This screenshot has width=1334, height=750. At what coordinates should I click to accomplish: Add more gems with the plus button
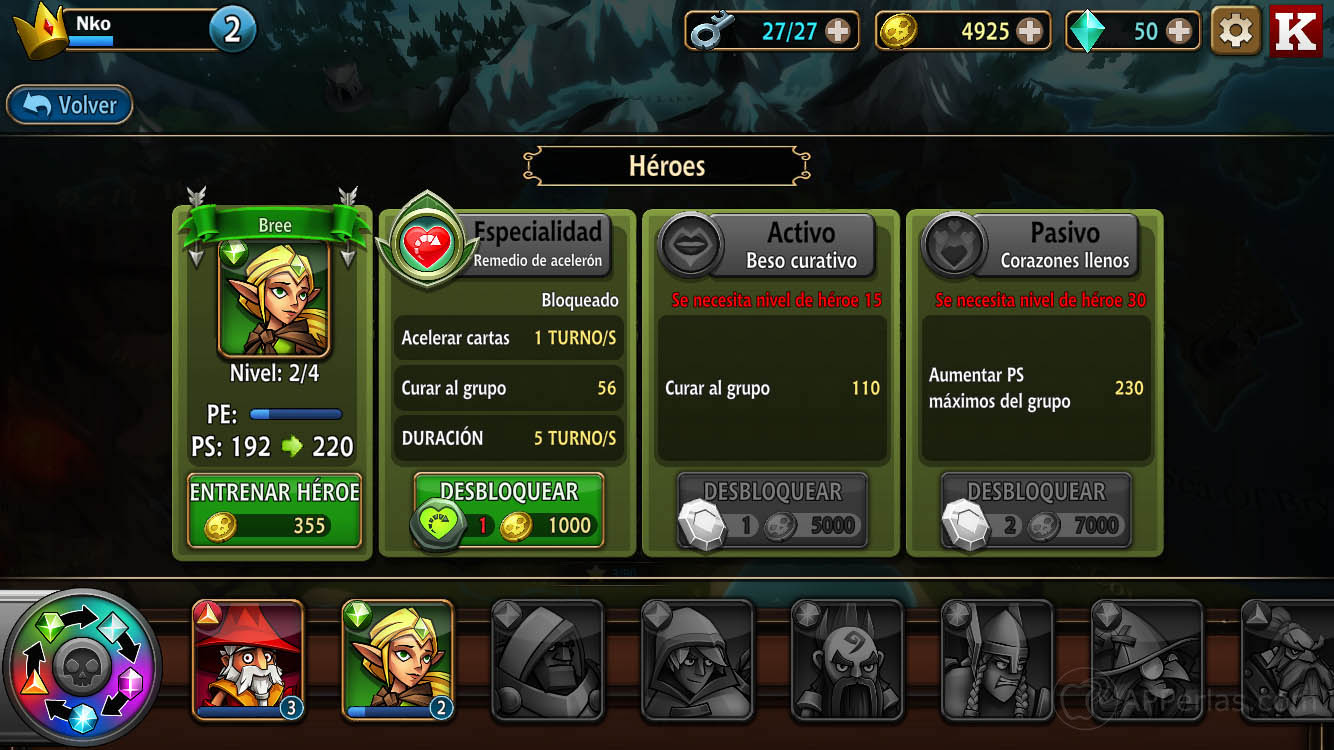(1179, 32)
